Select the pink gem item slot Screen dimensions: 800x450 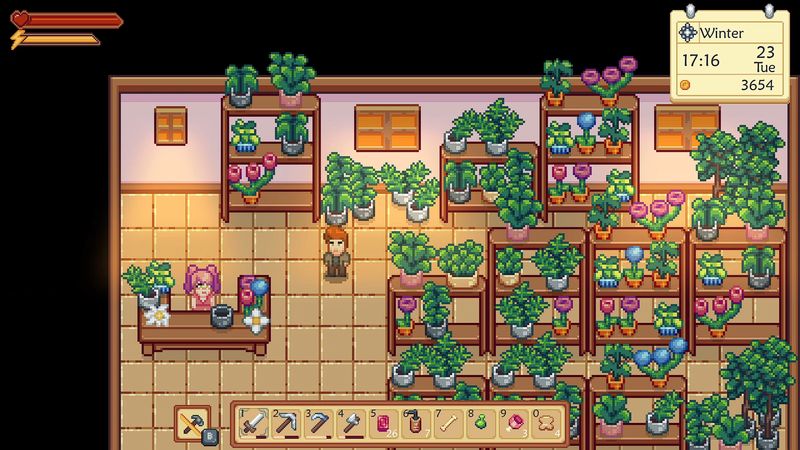point(514,424)
